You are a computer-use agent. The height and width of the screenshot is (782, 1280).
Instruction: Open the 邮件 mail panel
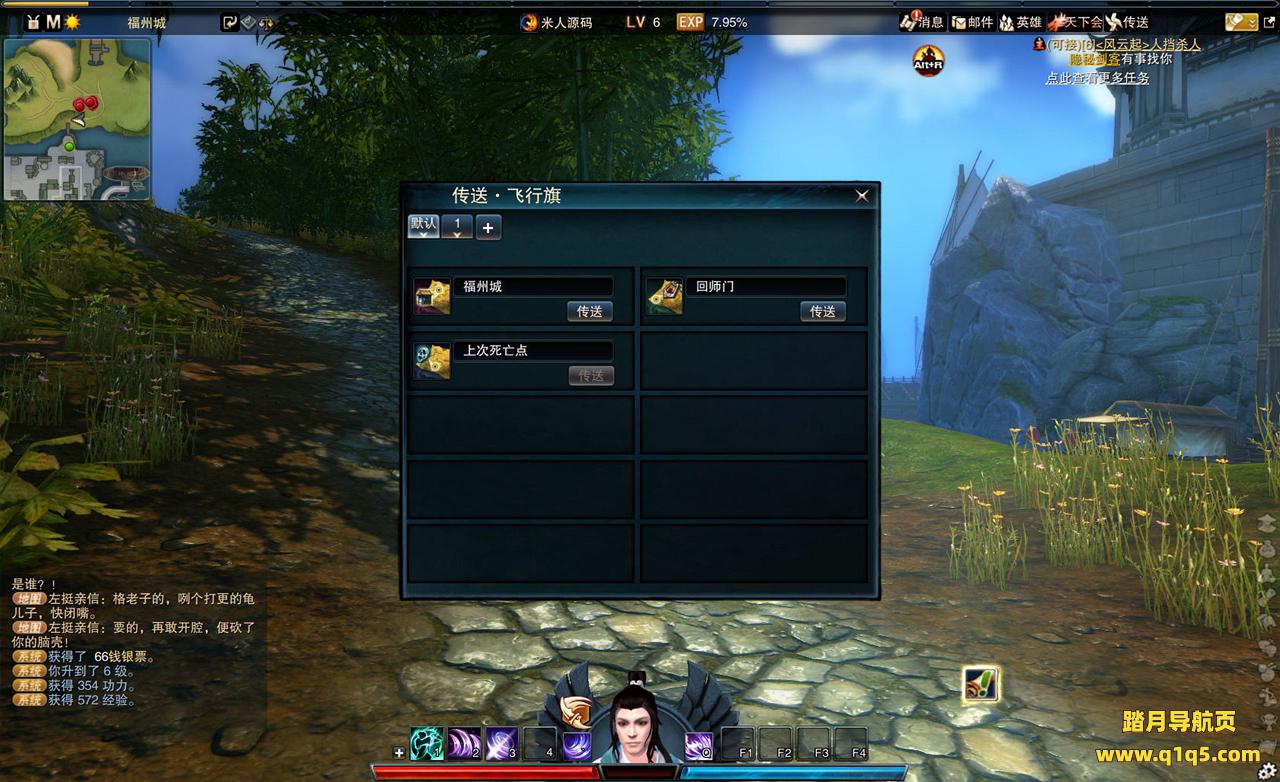point(972,22)
